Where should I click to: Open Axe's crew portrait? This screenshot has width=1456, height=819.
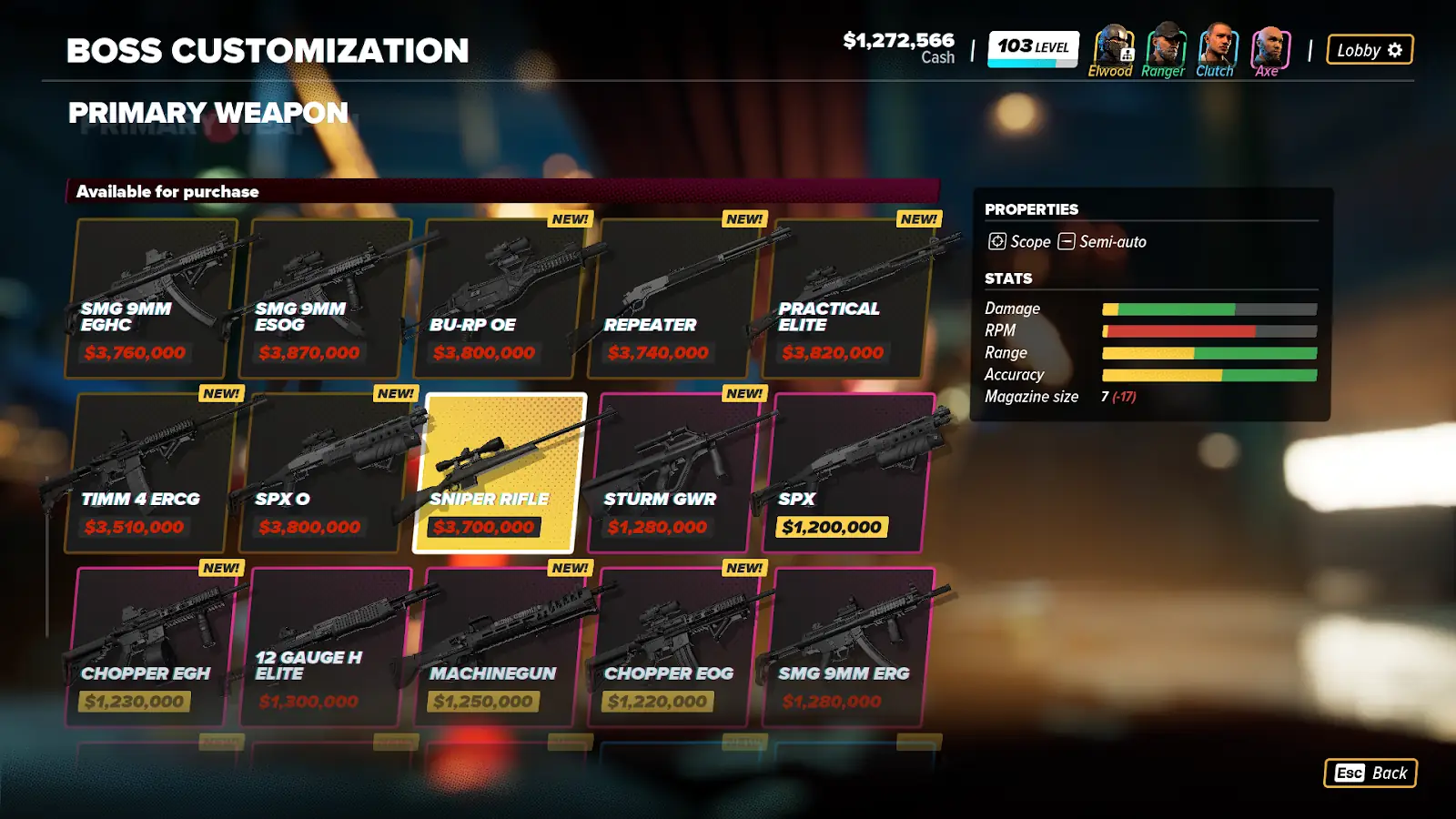click(x=1269, y=45)
